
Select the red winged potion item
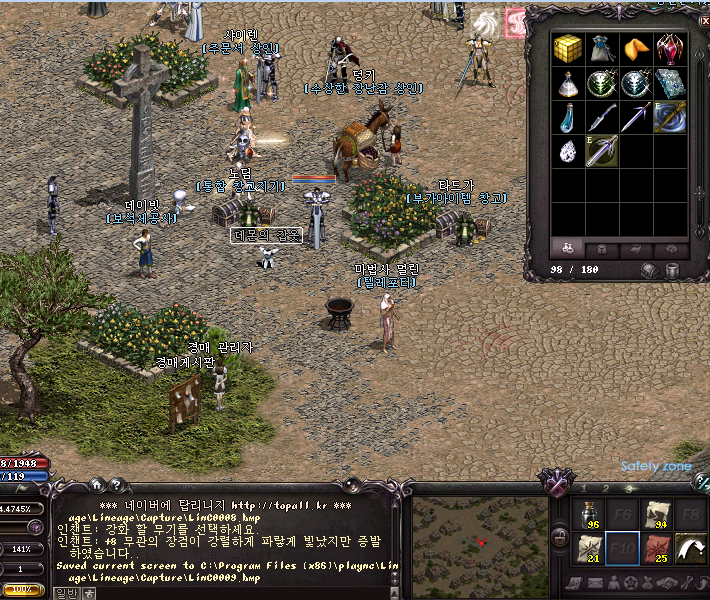[x=669, y=49]
